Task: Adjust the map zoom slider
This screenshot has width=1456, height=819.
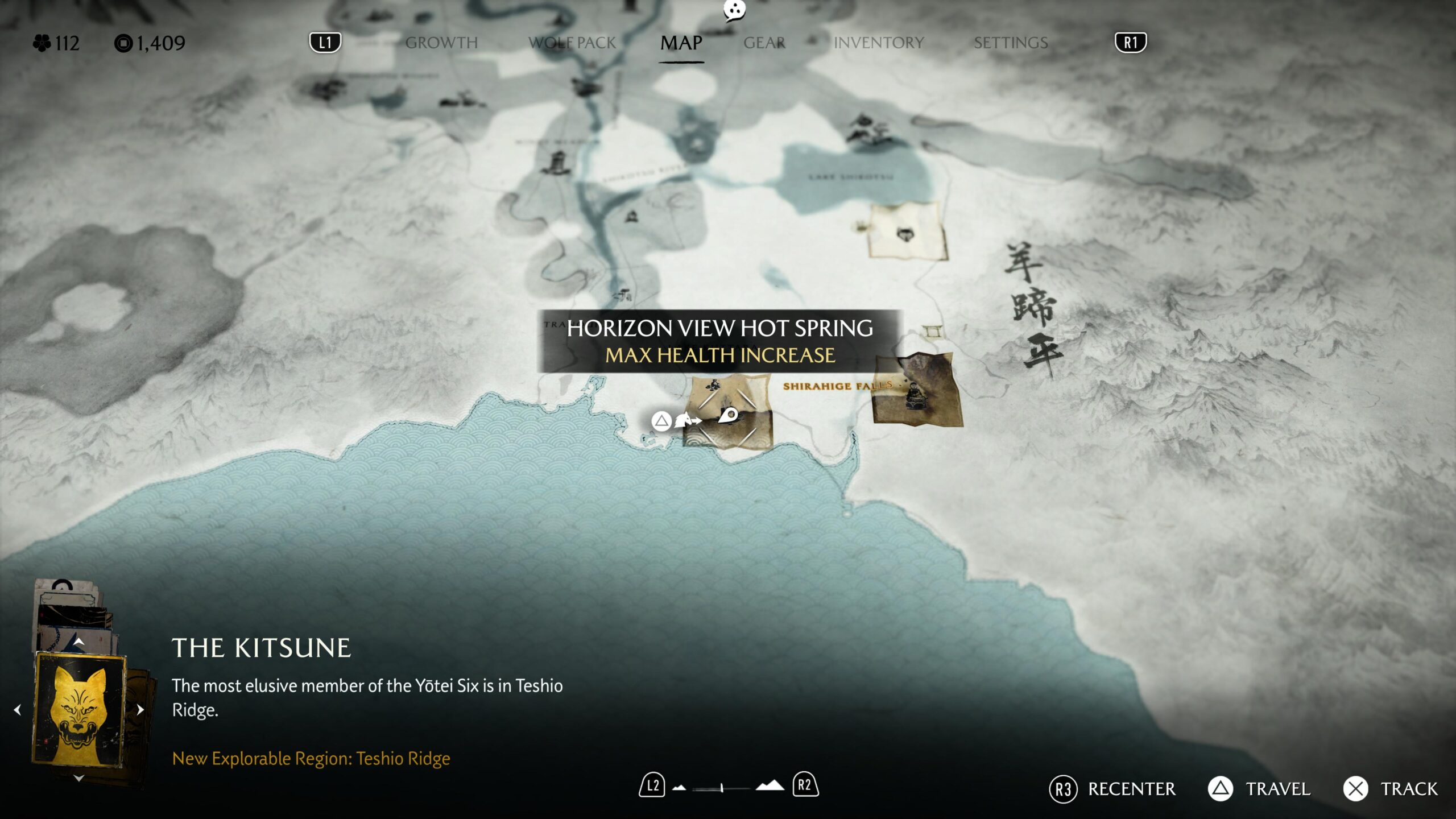Action: tap(721, 788)
